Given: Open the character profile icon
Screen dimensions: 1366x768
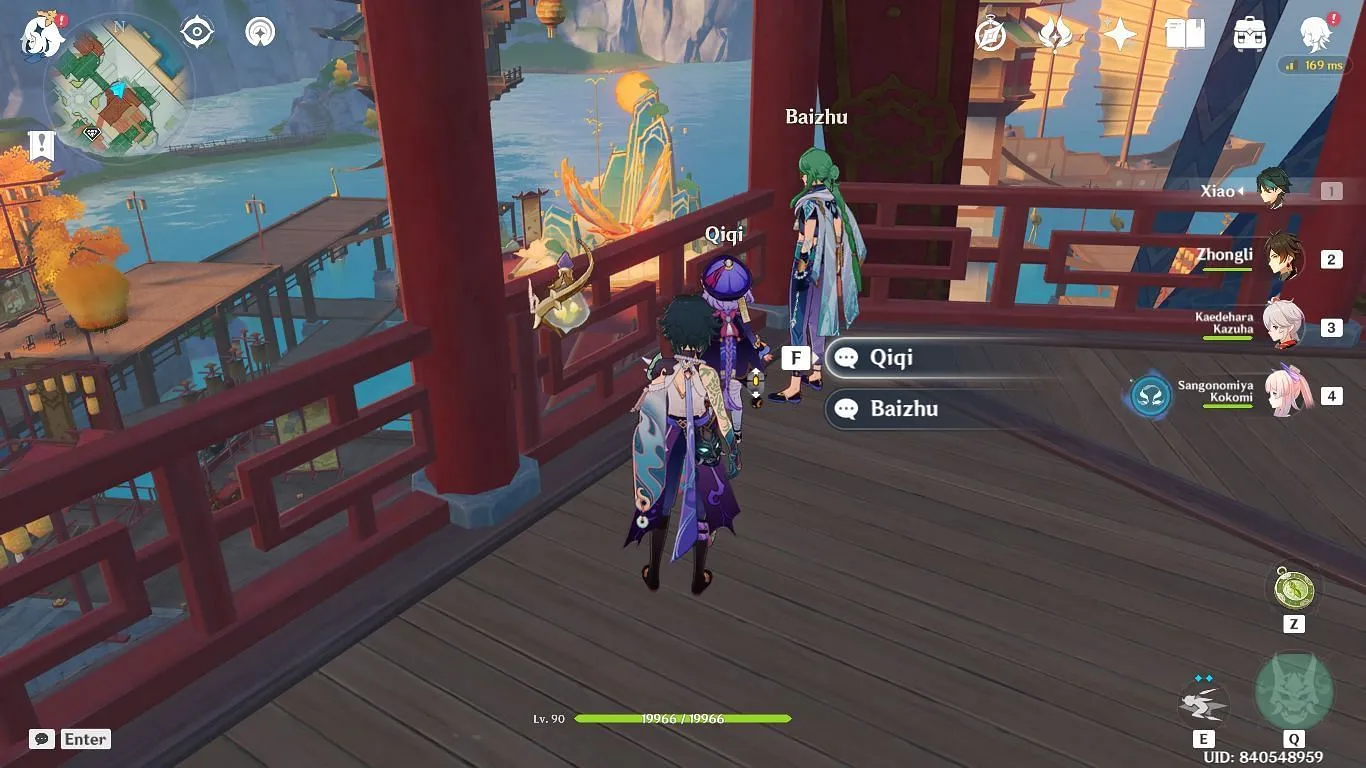Looking at the screenshot, I should [x=1316, y=35].
